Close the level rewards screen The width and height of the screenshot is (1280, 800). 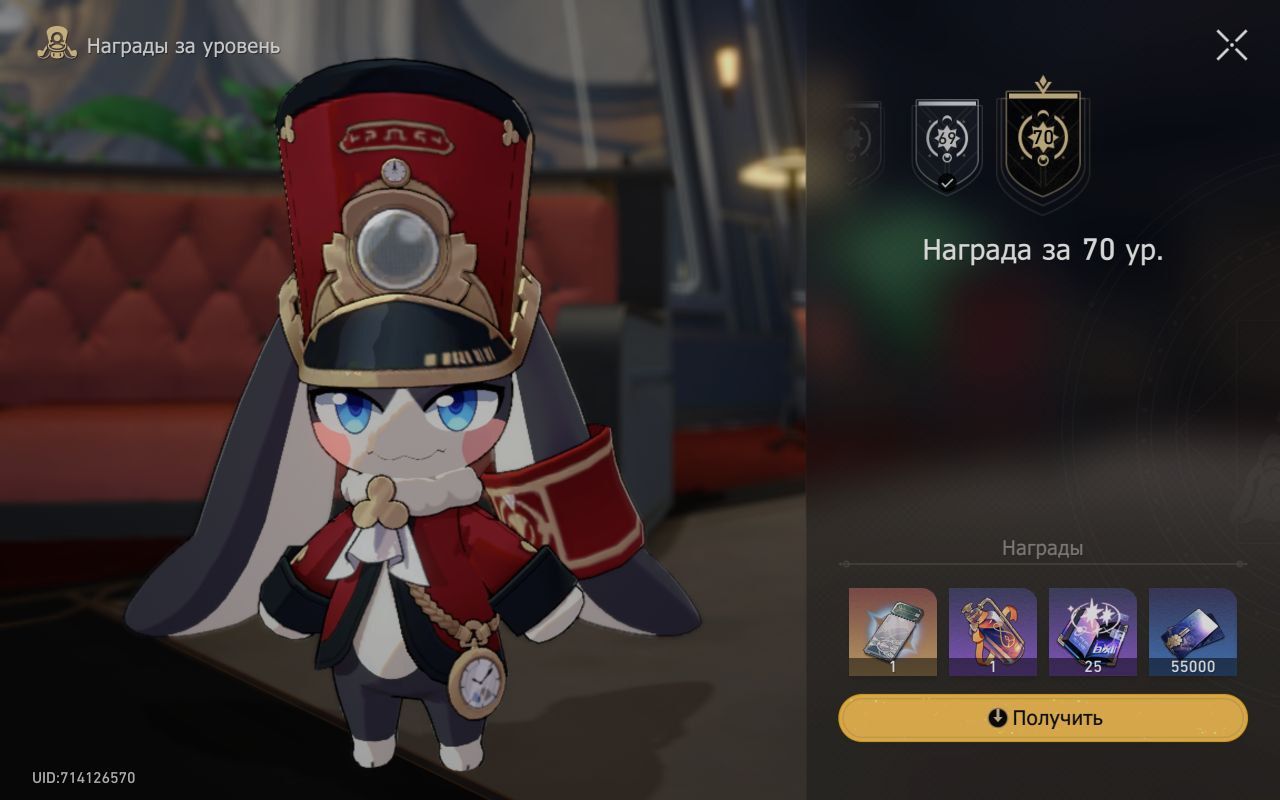(1231, 45)
